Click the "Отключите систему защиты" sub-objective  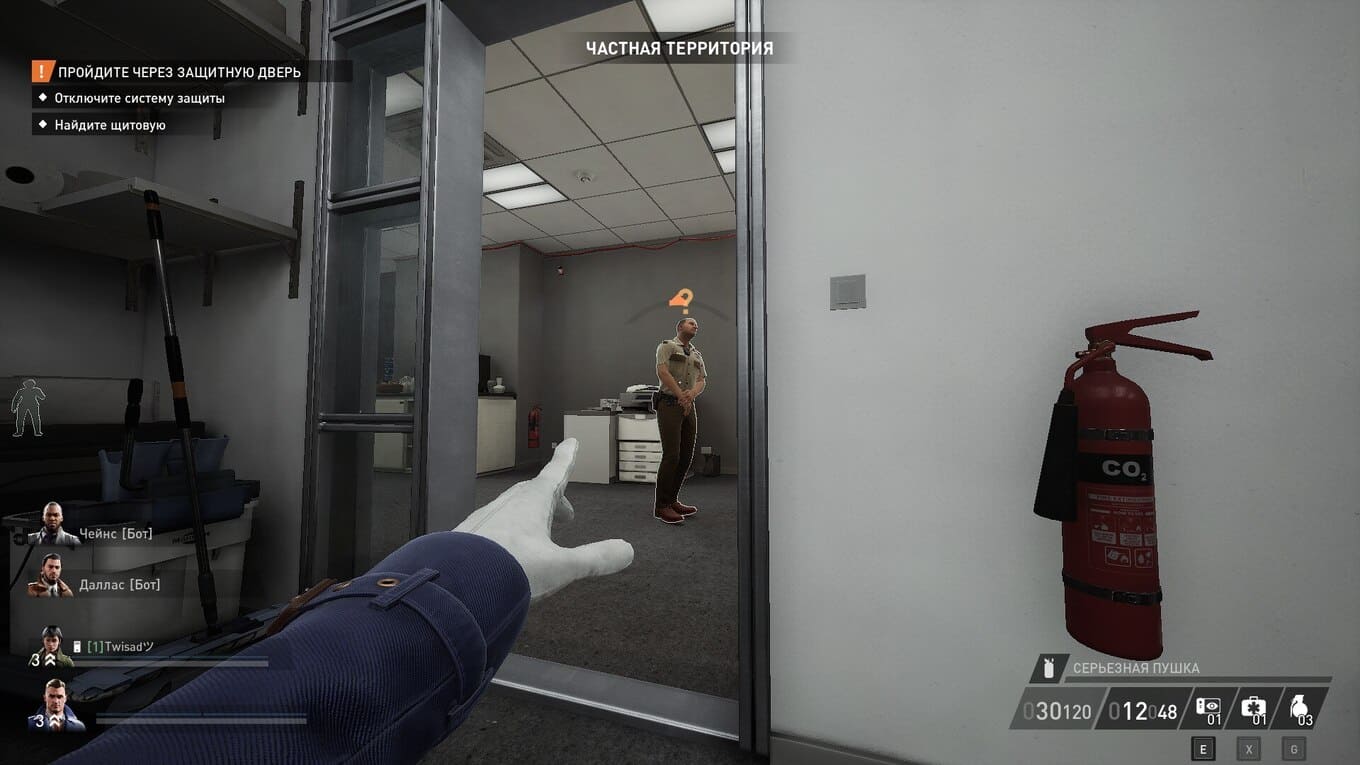pyautogui.click(x=139, y=98)
